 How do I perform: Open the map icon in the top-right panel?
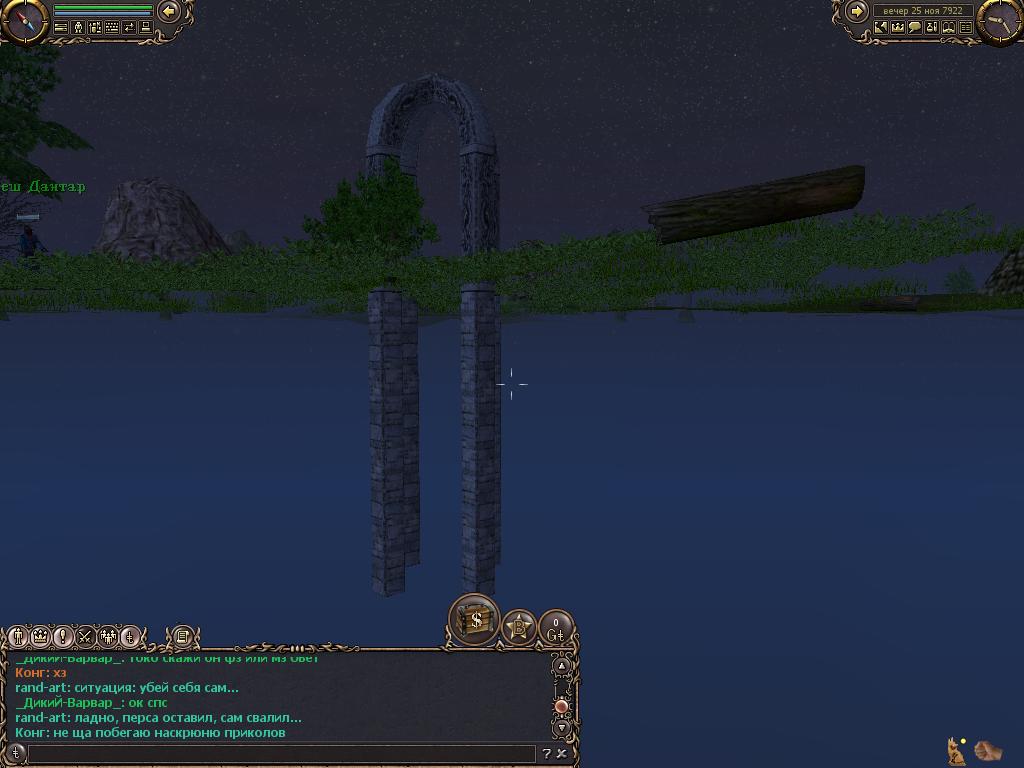point(881,28)
